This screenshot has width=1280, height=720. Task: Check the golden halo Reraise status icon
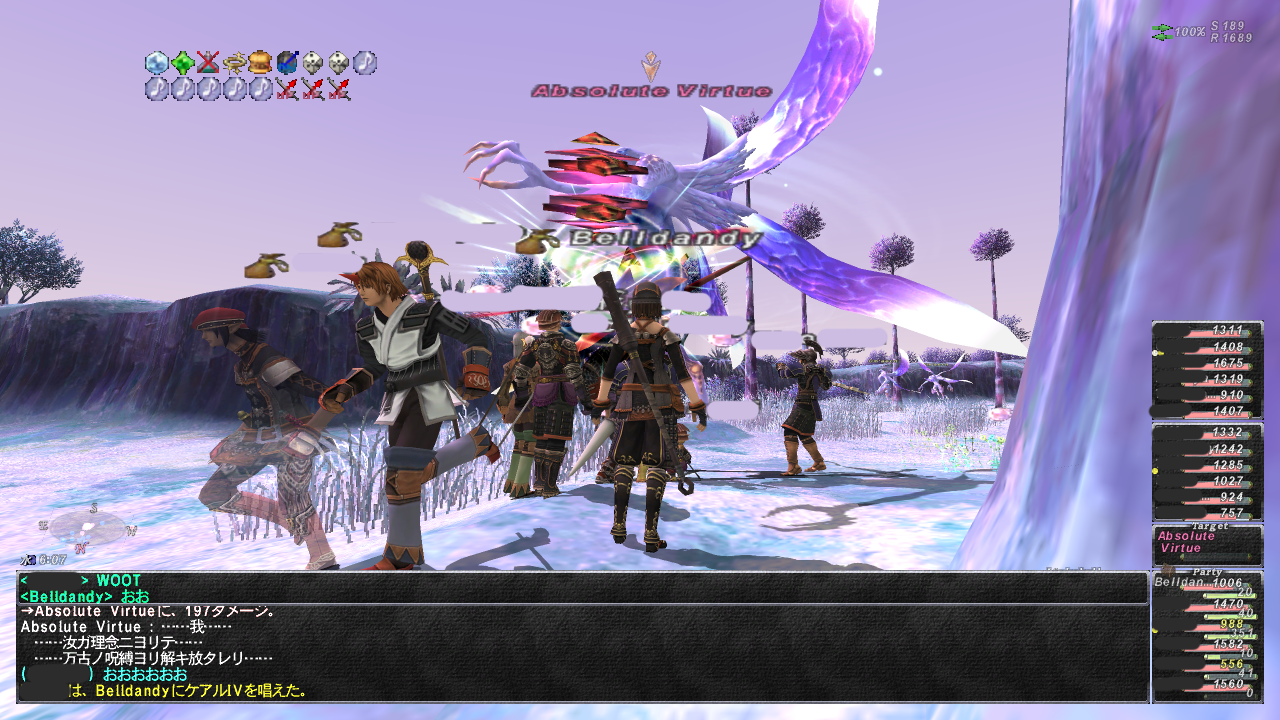click(235, 63)
